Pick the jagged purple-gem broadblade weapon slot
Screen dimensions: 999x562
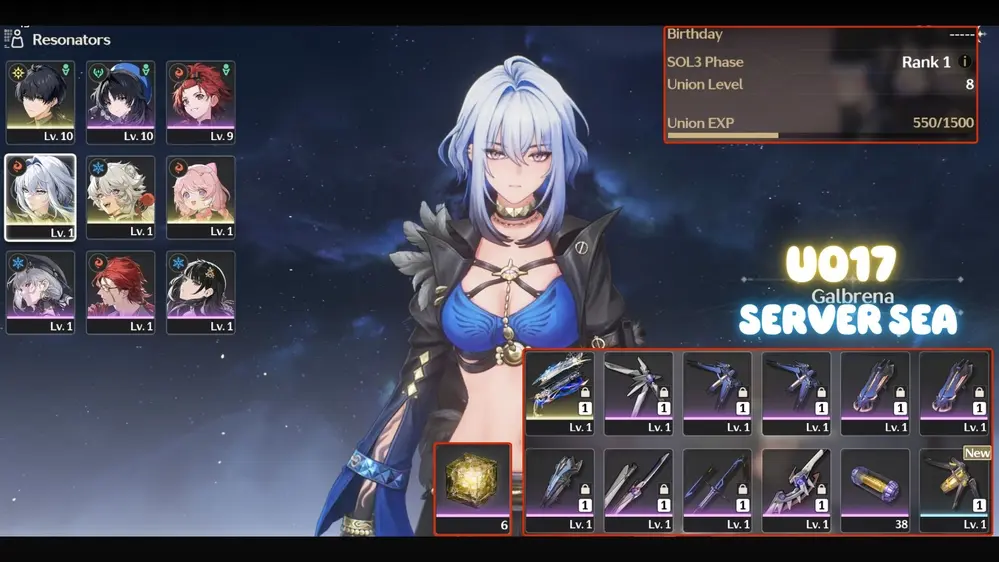click(796, 483)
